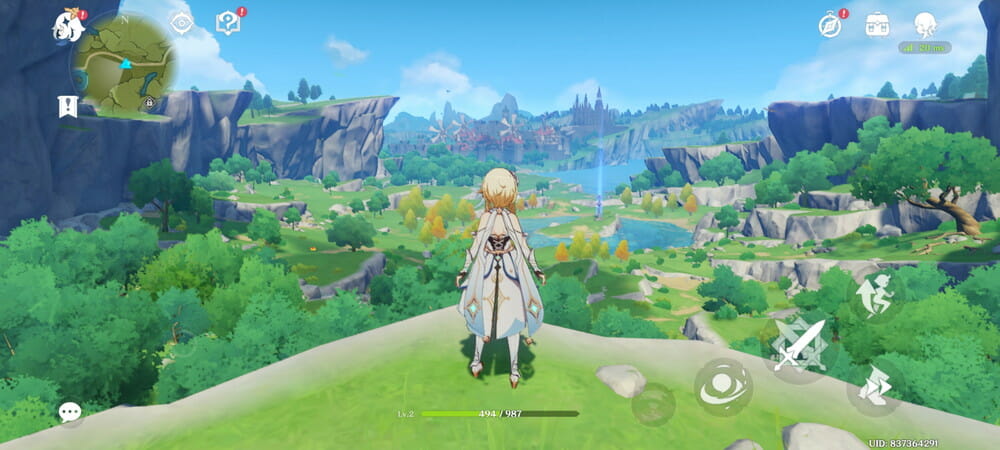Open the backpack inventory icon
The width and height of the screenshot is (1000, 450).
[878, 24]
